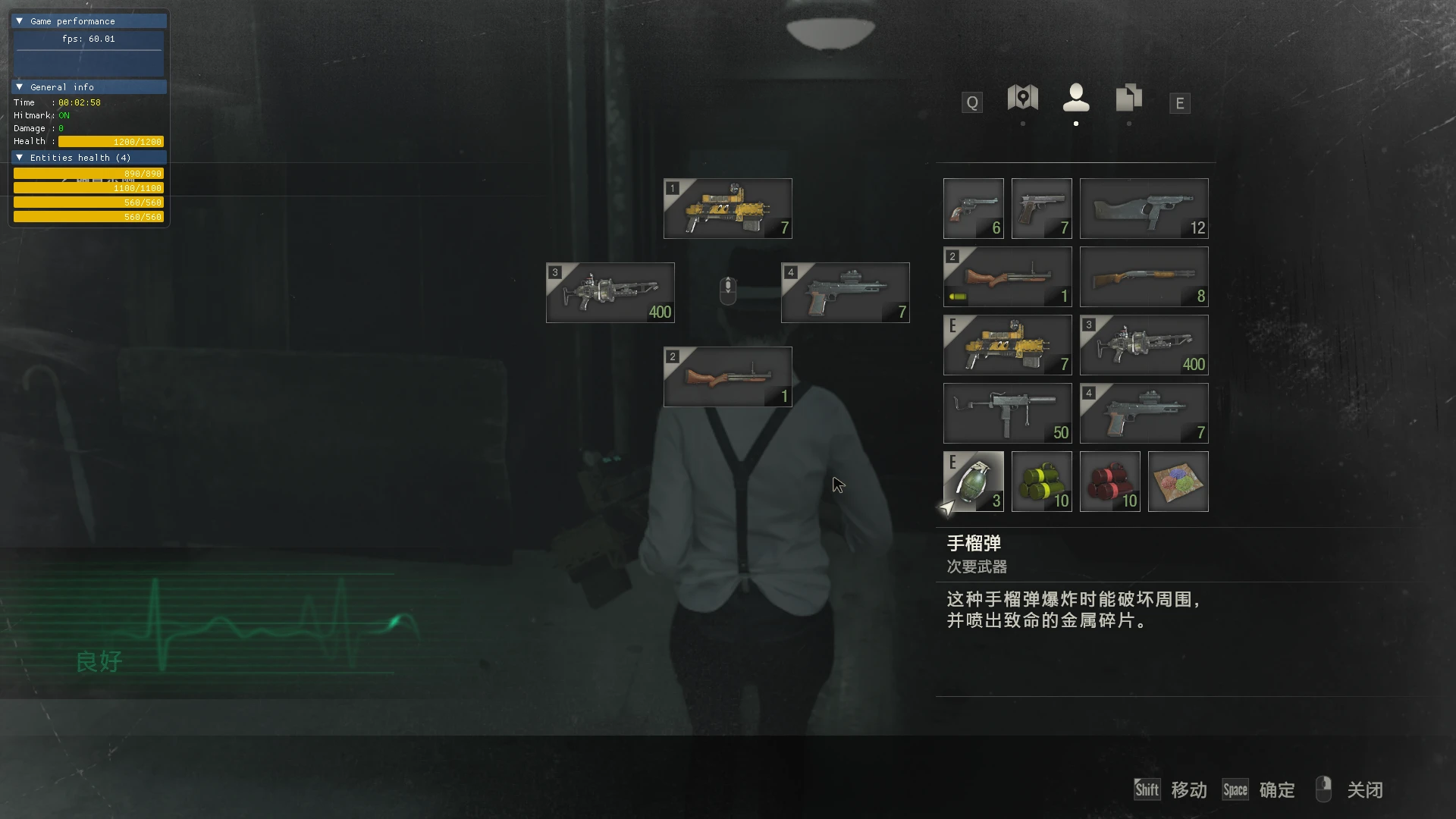Select the revolver in the inventory grid
The height and width of the screenshot is (819, 1456).
[973, 208]
